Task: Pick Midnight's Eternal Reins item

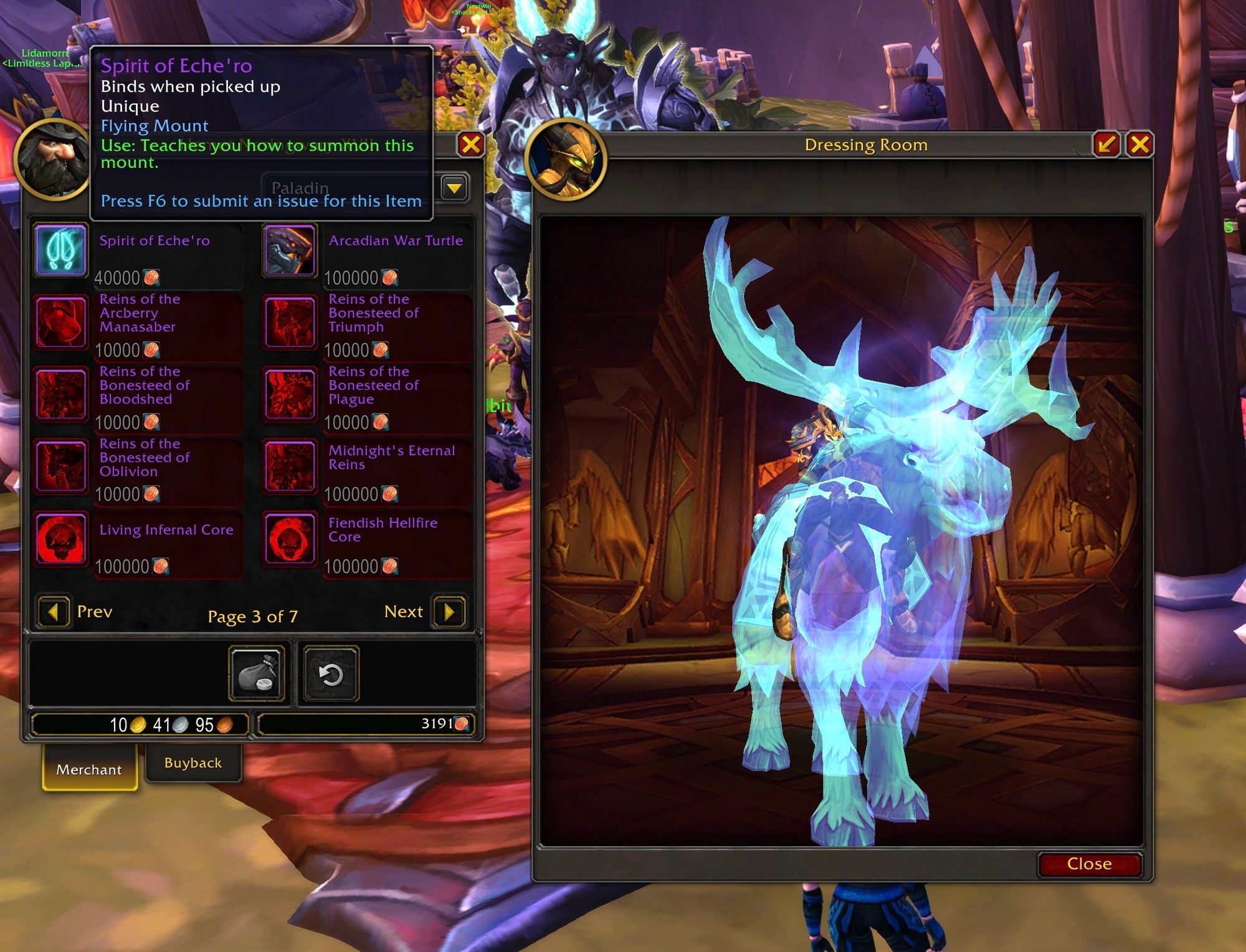Action: point(290,467)
